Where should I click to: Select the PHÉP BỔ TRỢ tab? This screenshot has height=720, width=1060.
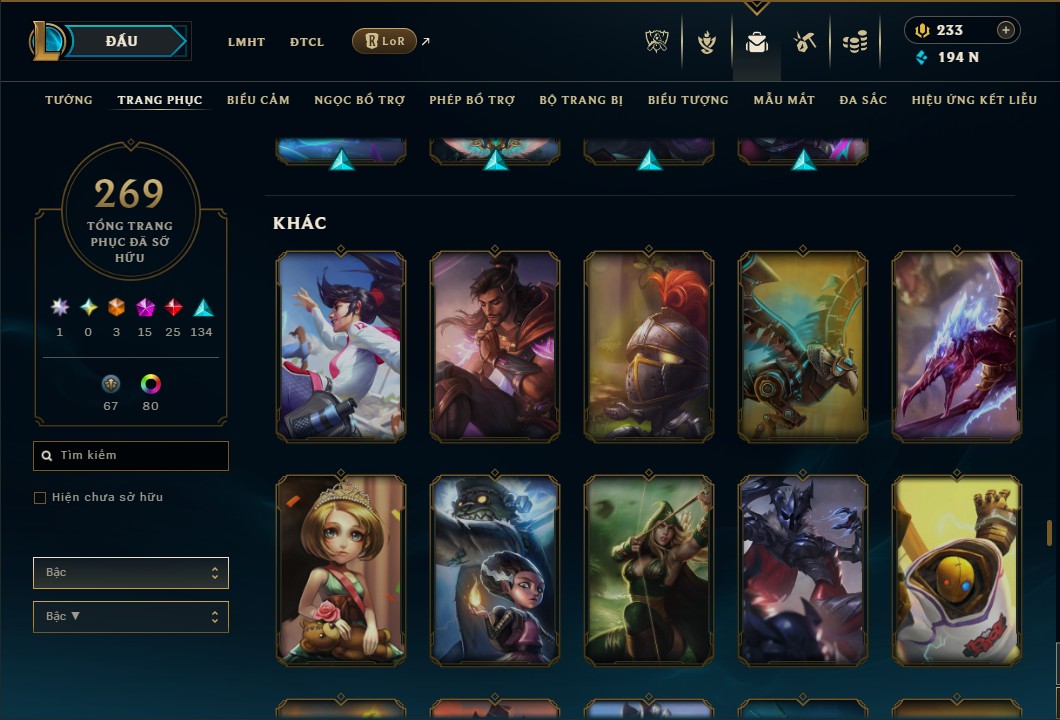click(x=472, y=100)
